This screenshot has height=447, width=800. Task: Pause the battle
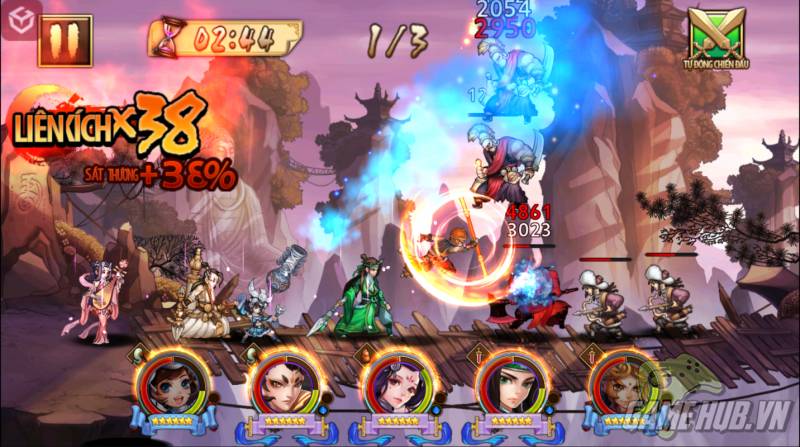[x=65, y=39]
